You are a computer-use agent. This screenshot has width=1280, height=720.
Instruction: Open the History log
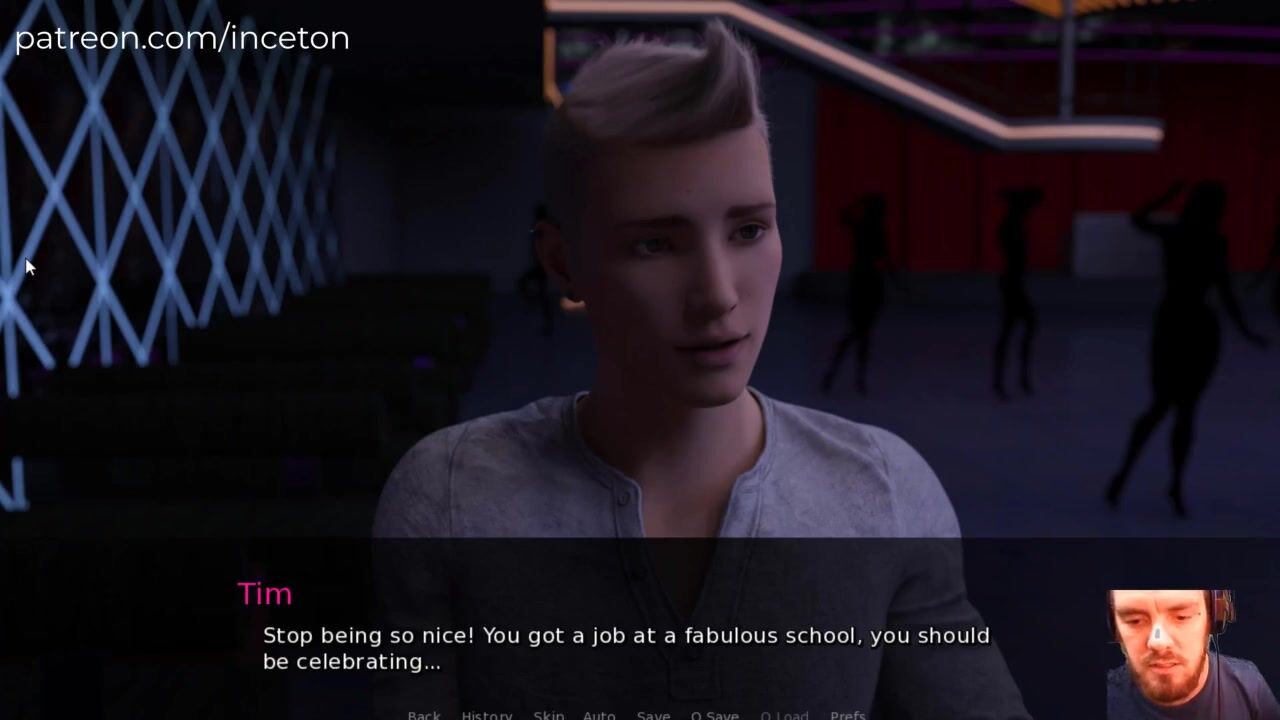(487, 715)
